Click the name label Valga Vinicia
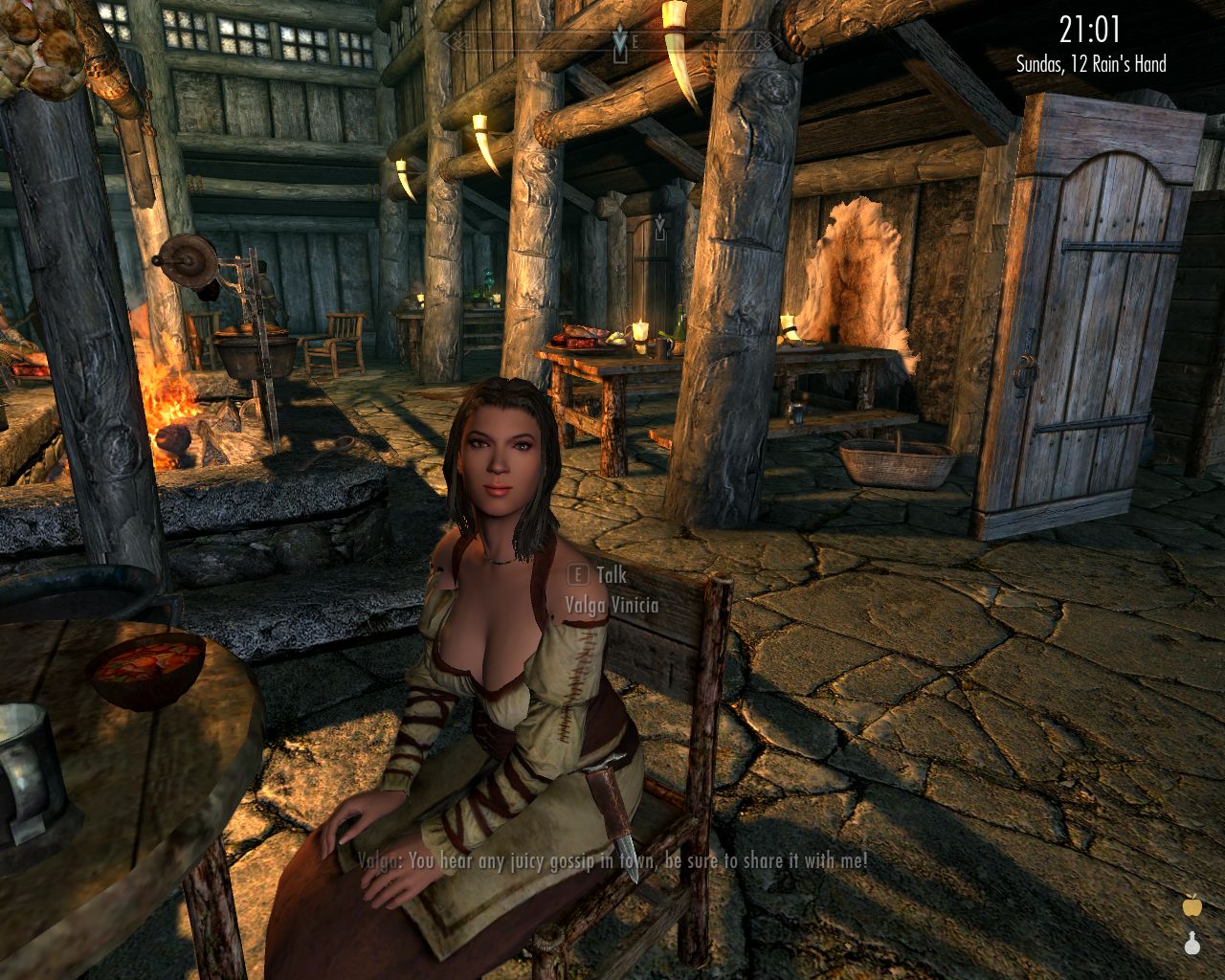 coord(612,603)
